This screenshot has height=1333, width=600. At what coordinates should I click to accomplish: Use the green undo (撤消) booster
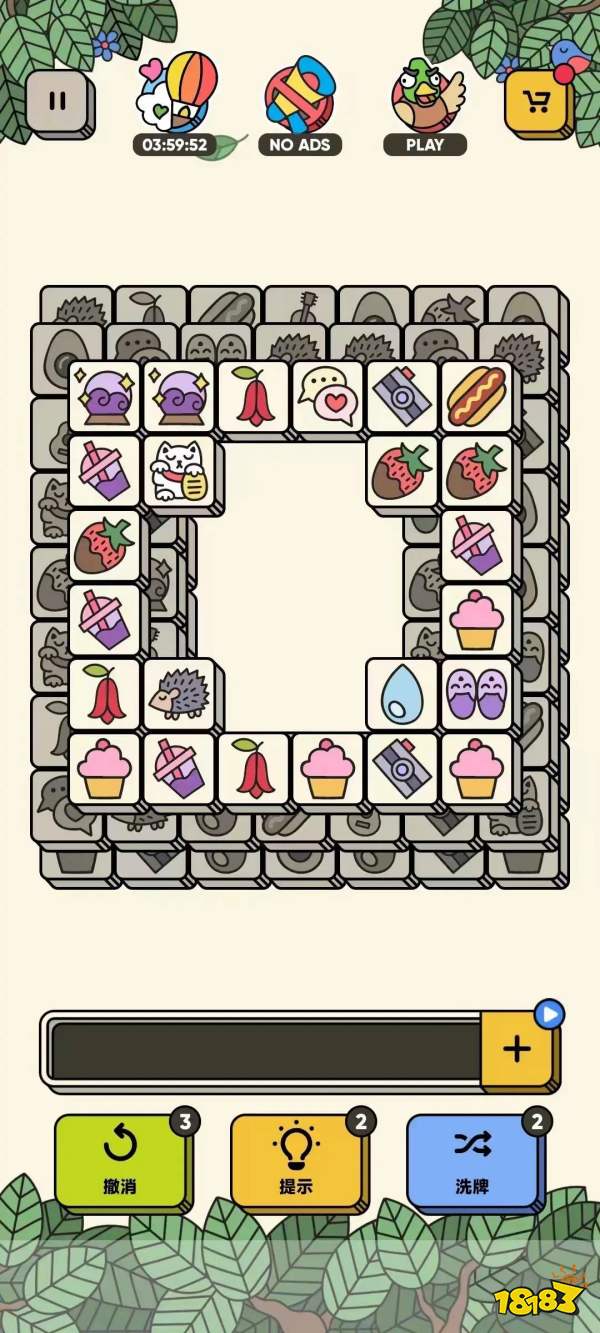[x=120, y=1160]
